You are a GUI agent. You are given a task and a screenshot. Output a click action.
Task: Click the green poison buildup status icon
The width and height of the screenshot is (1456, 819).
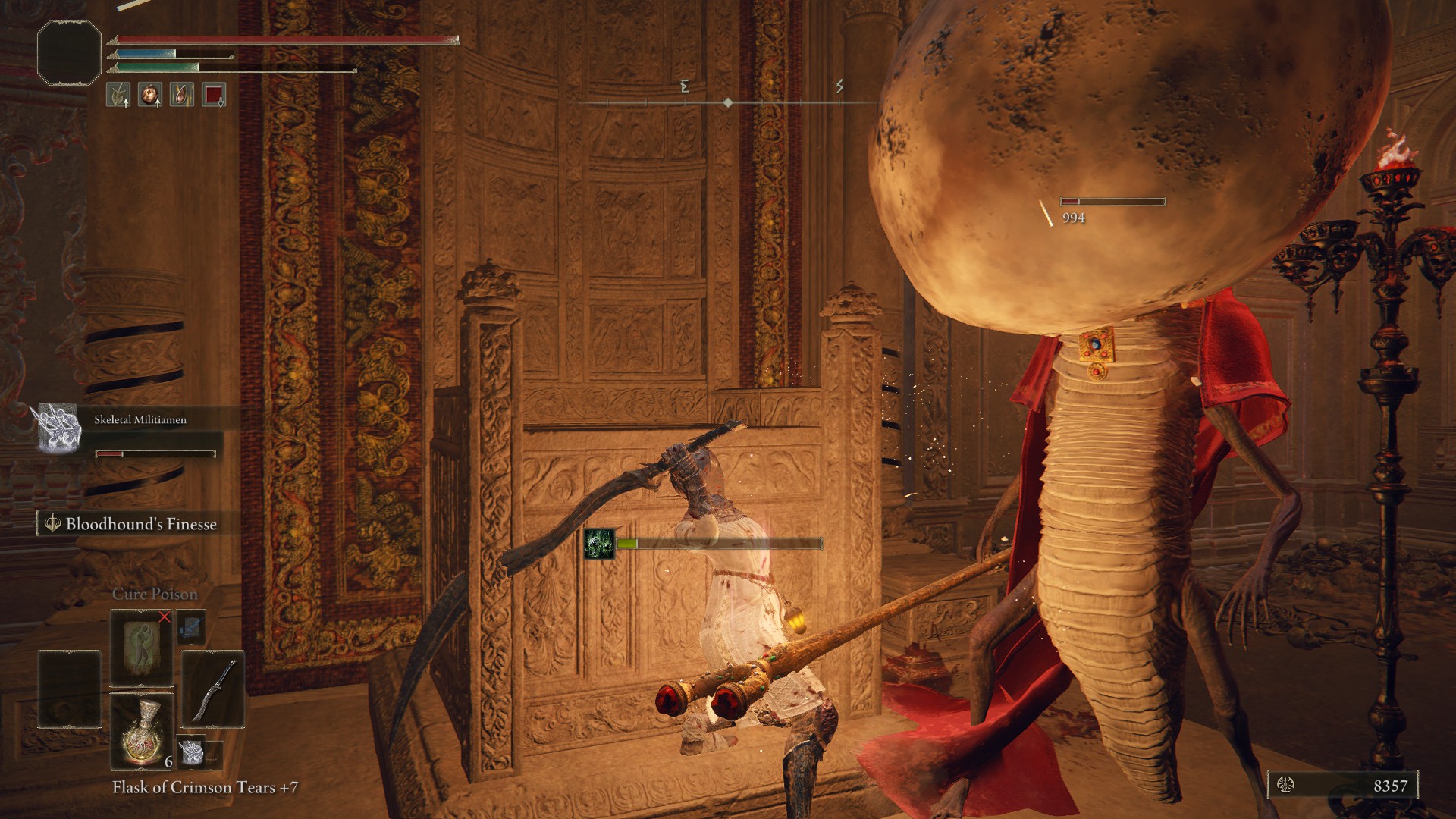click(x=599, y=544)
